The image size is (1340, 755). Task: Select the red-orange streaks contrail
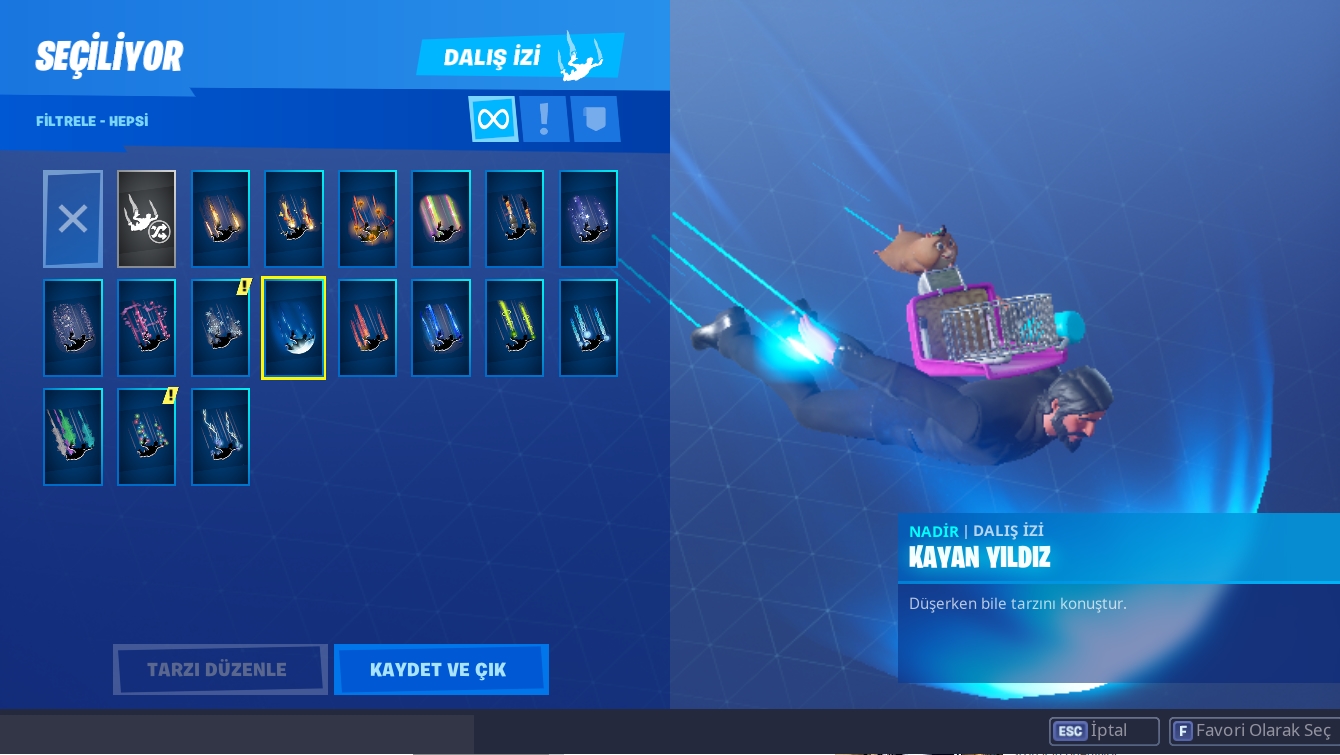click(x=367, y=329)
